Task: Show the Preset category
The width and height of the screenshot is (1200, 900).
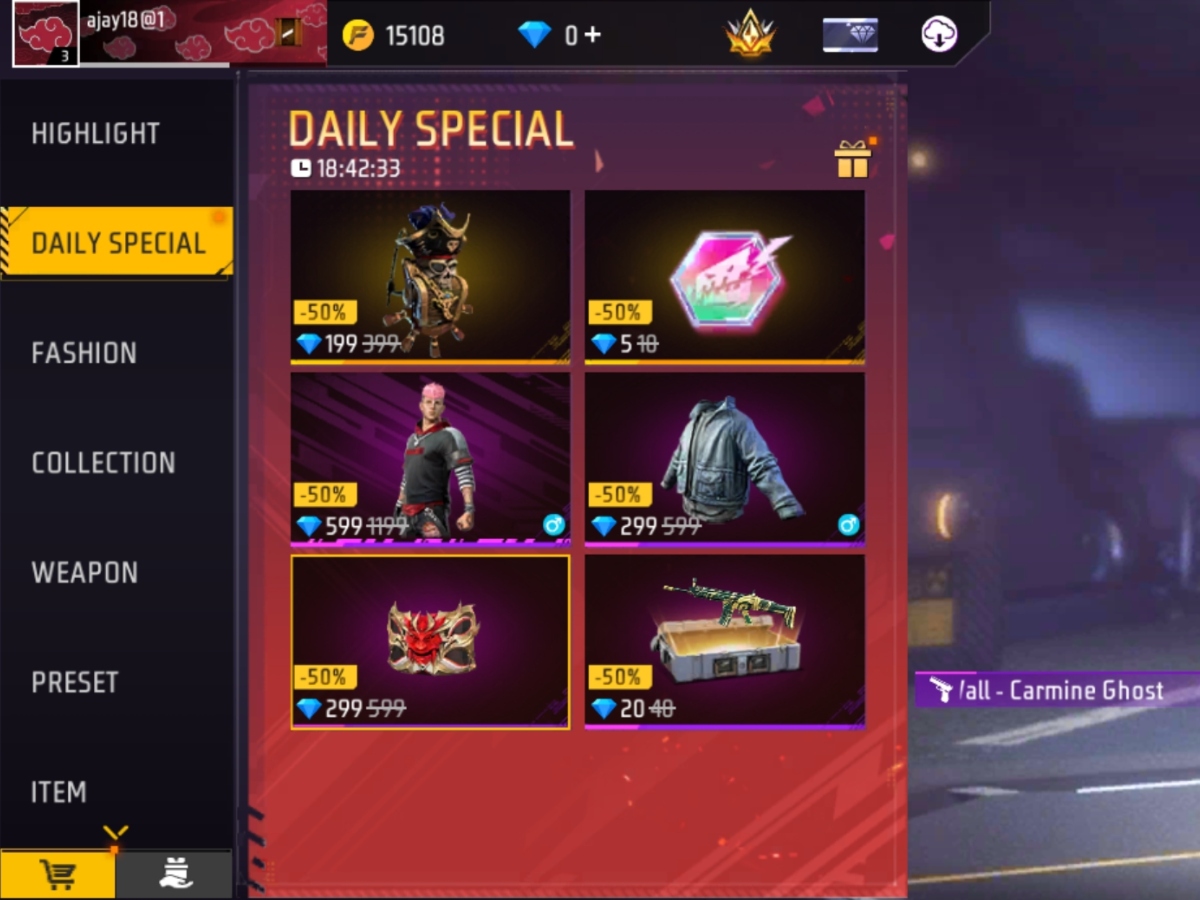Action: (x=75, y=683)
